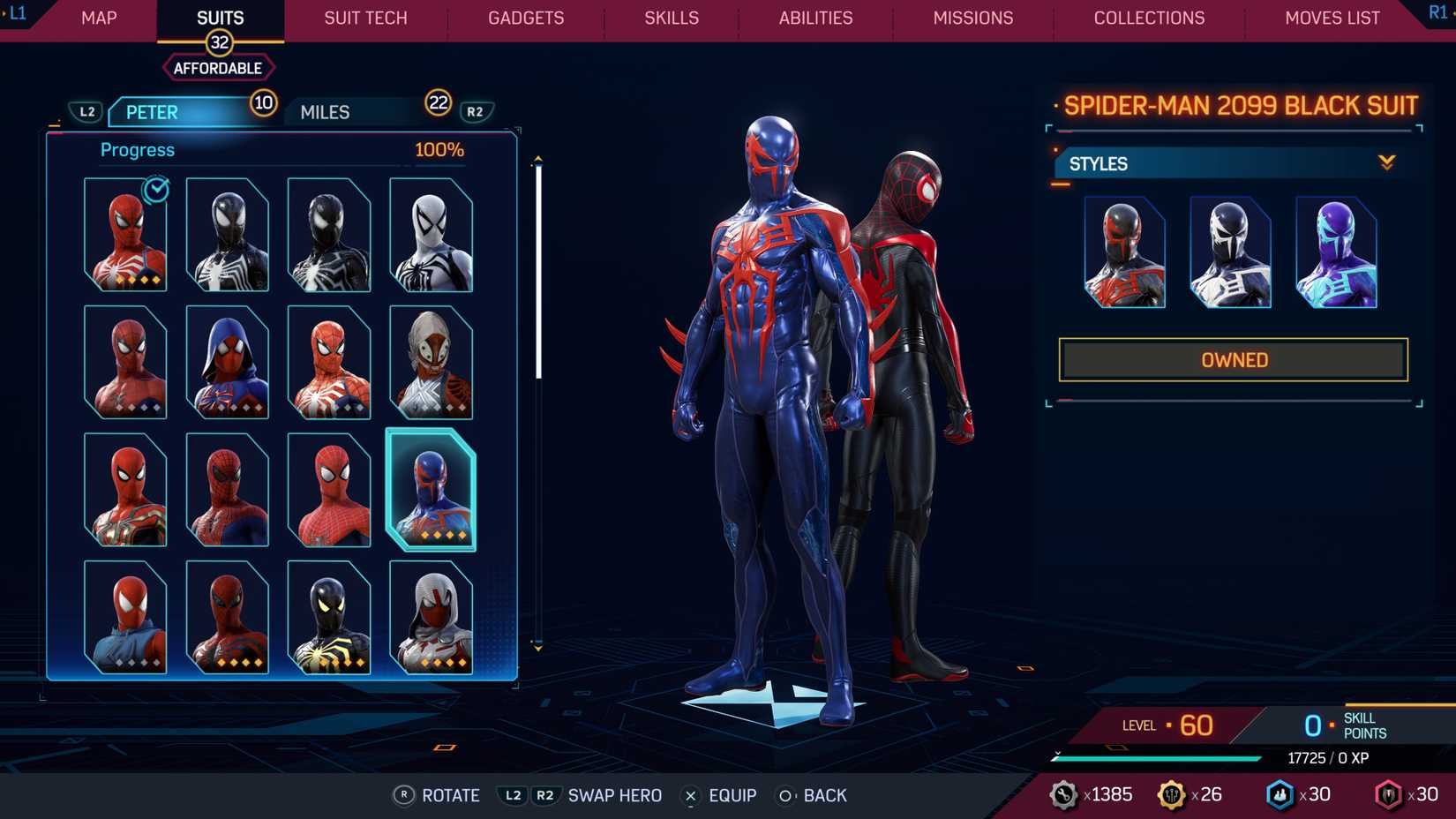Screen dimensions: 1456x819
Task: Select the Spider-Man 2099 suit thumbnail
Action: coord(431,491)
